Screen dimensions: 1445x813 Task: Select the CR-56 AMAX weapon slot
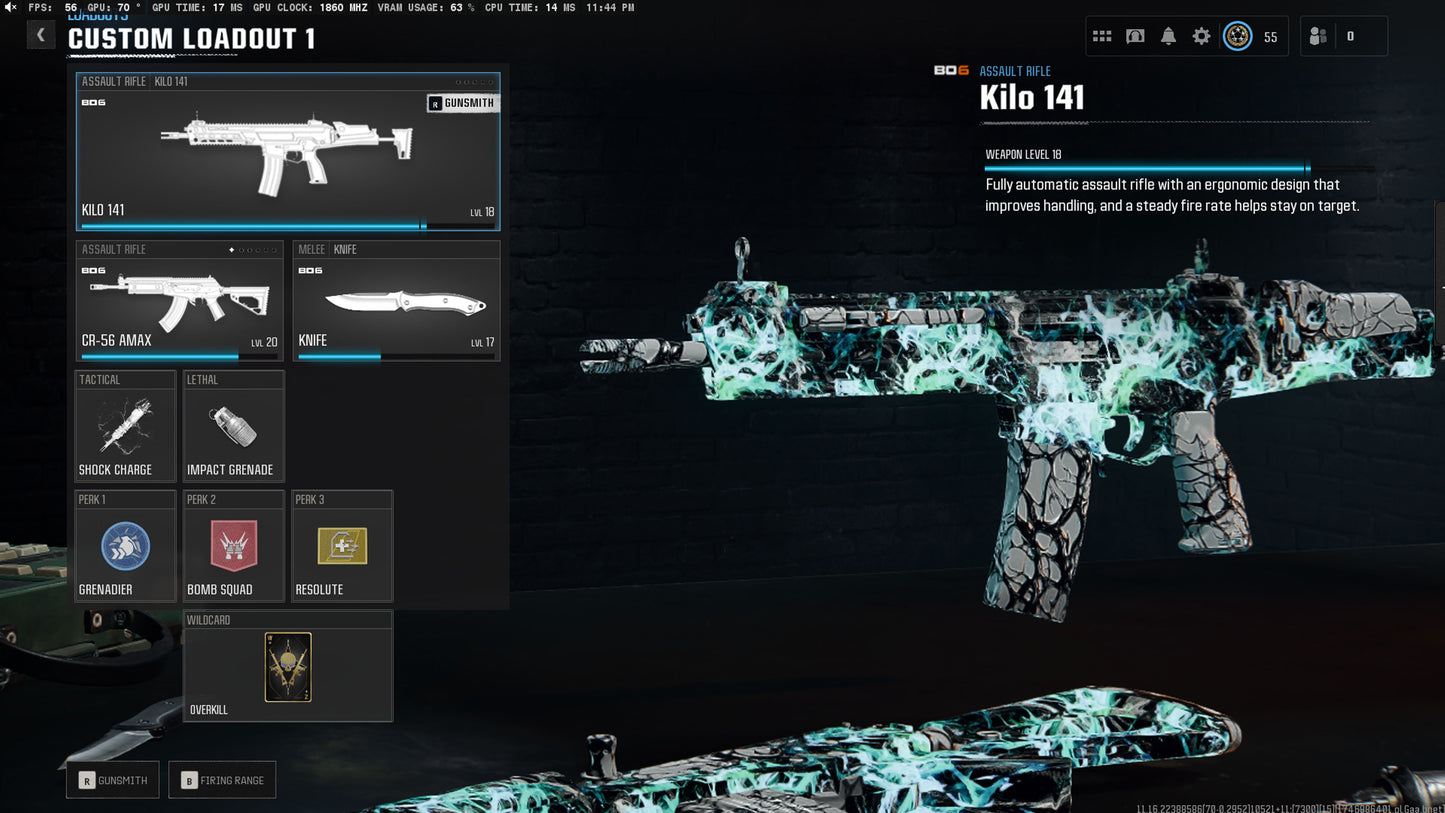pyautogui.click(x=180, y=300)
